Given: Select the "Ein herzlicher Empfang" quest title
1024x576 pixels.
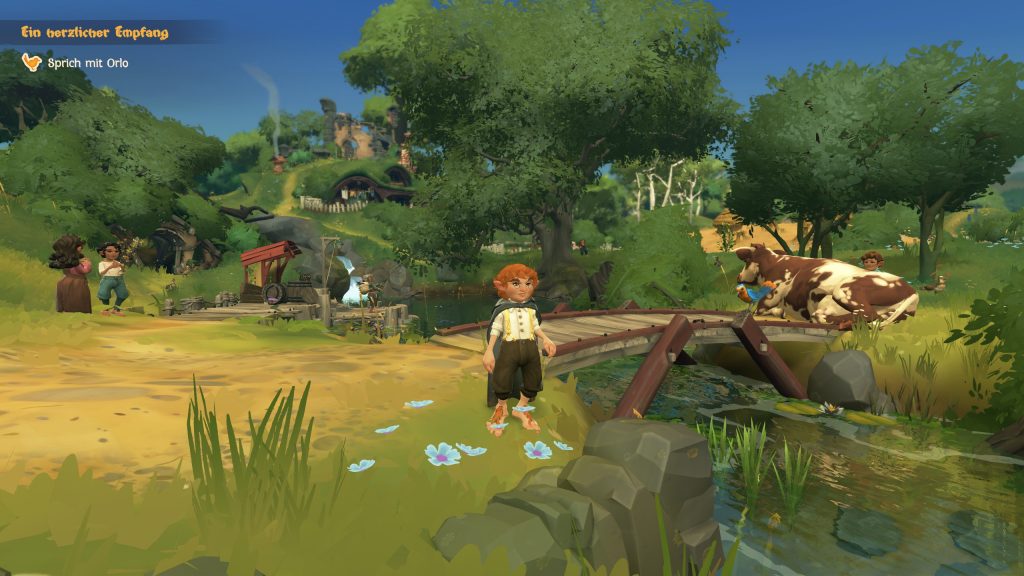Looking at the screenshot, I should click(x=94, y=33).
